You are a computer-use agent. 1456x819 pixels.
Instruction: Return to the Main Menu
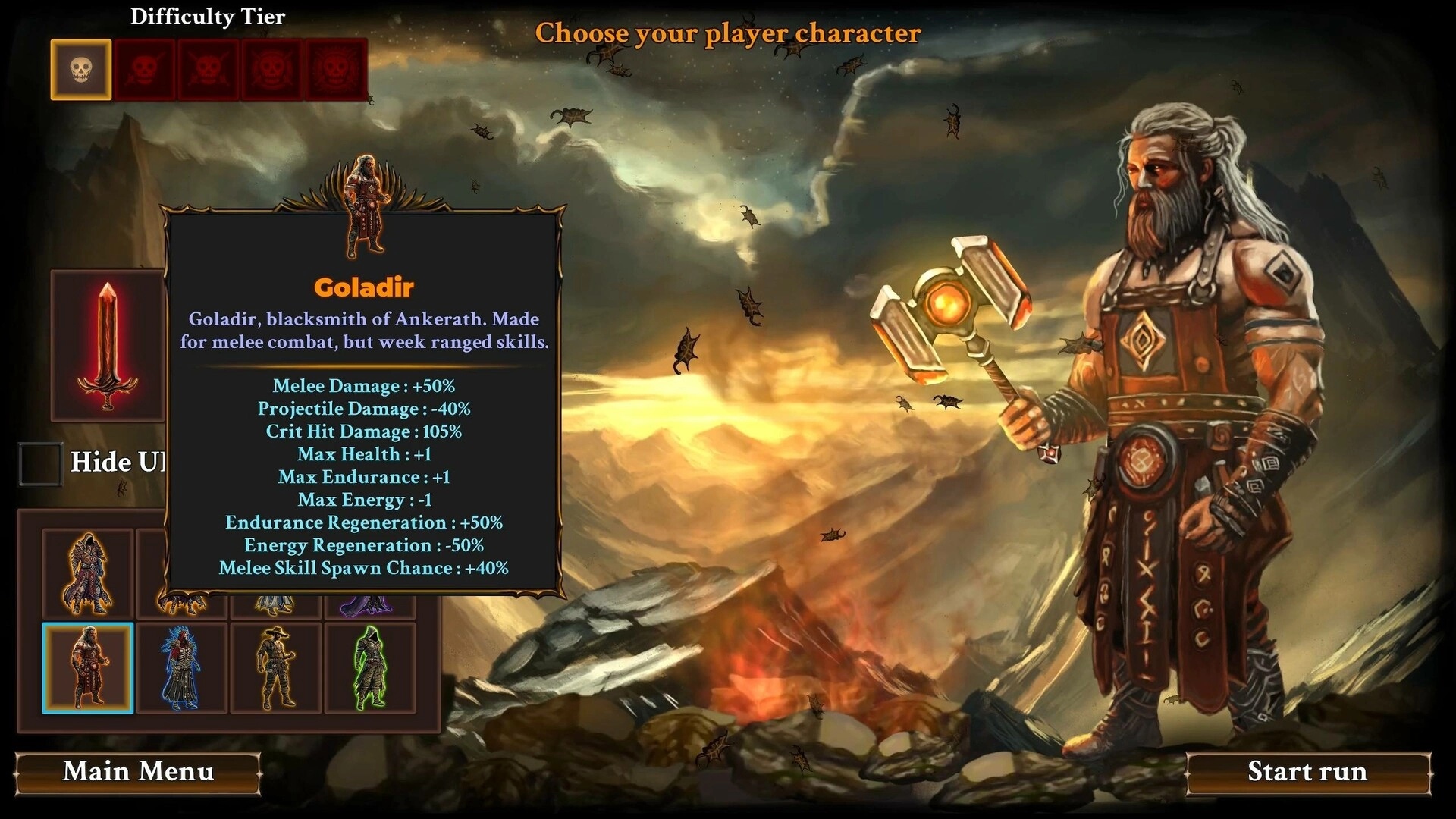138,773
